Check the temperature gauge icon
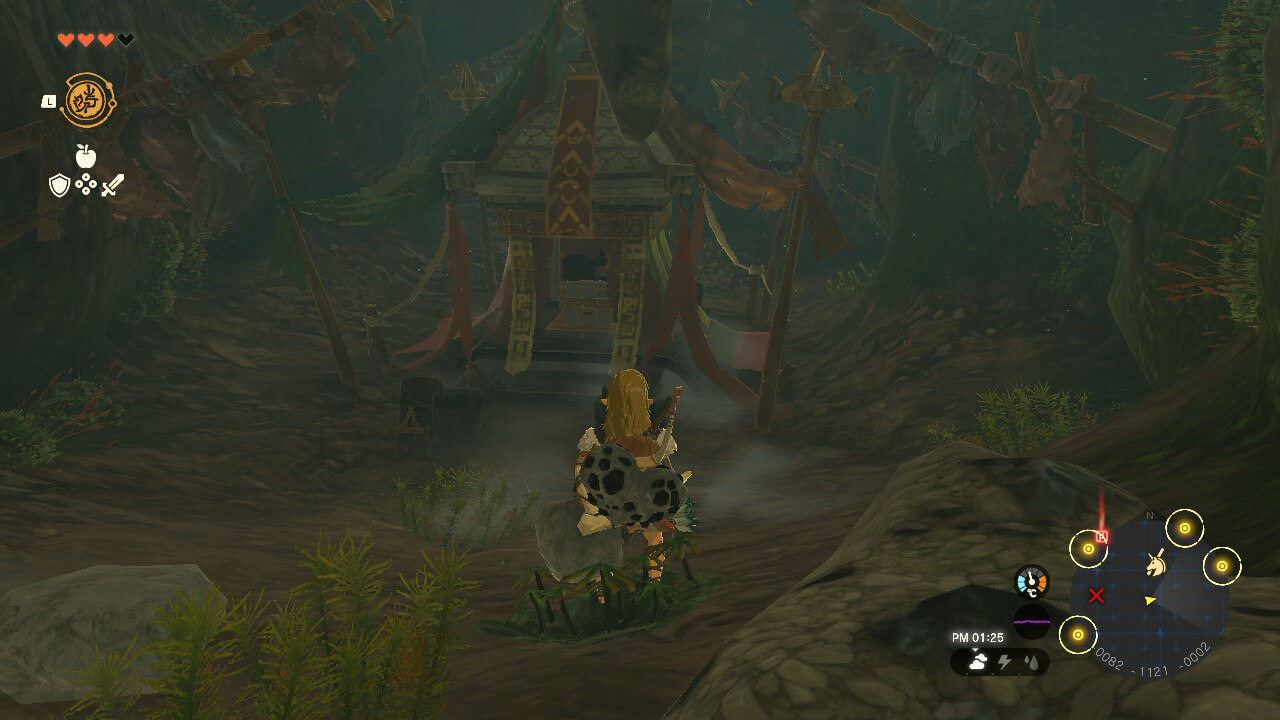Image resolution: width=1280 pixels, height=720 pixels. [x=1032, y=583]
